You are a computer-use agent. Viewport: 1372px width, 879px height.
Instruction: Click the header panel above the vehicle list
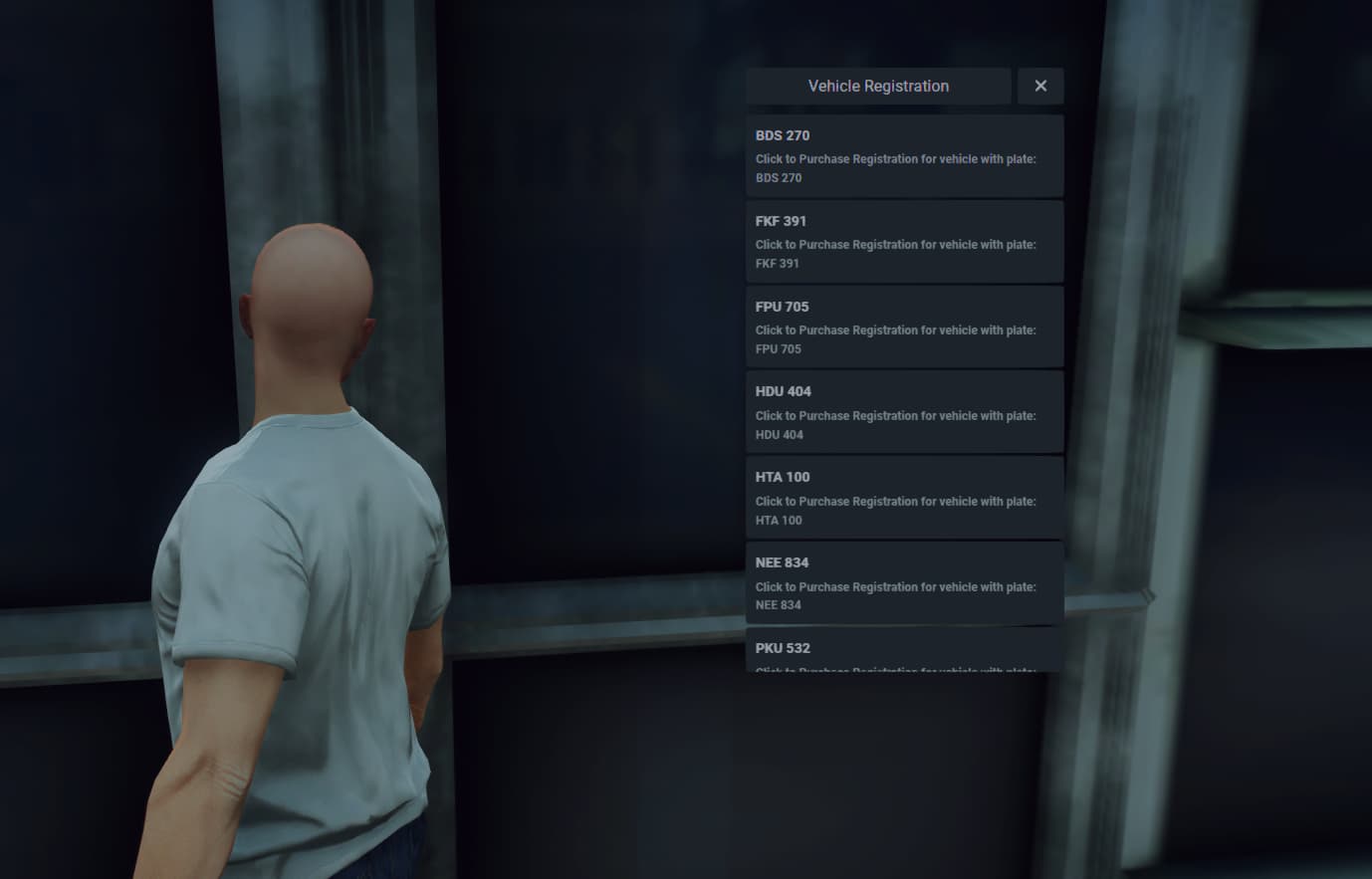click(877, 86)
